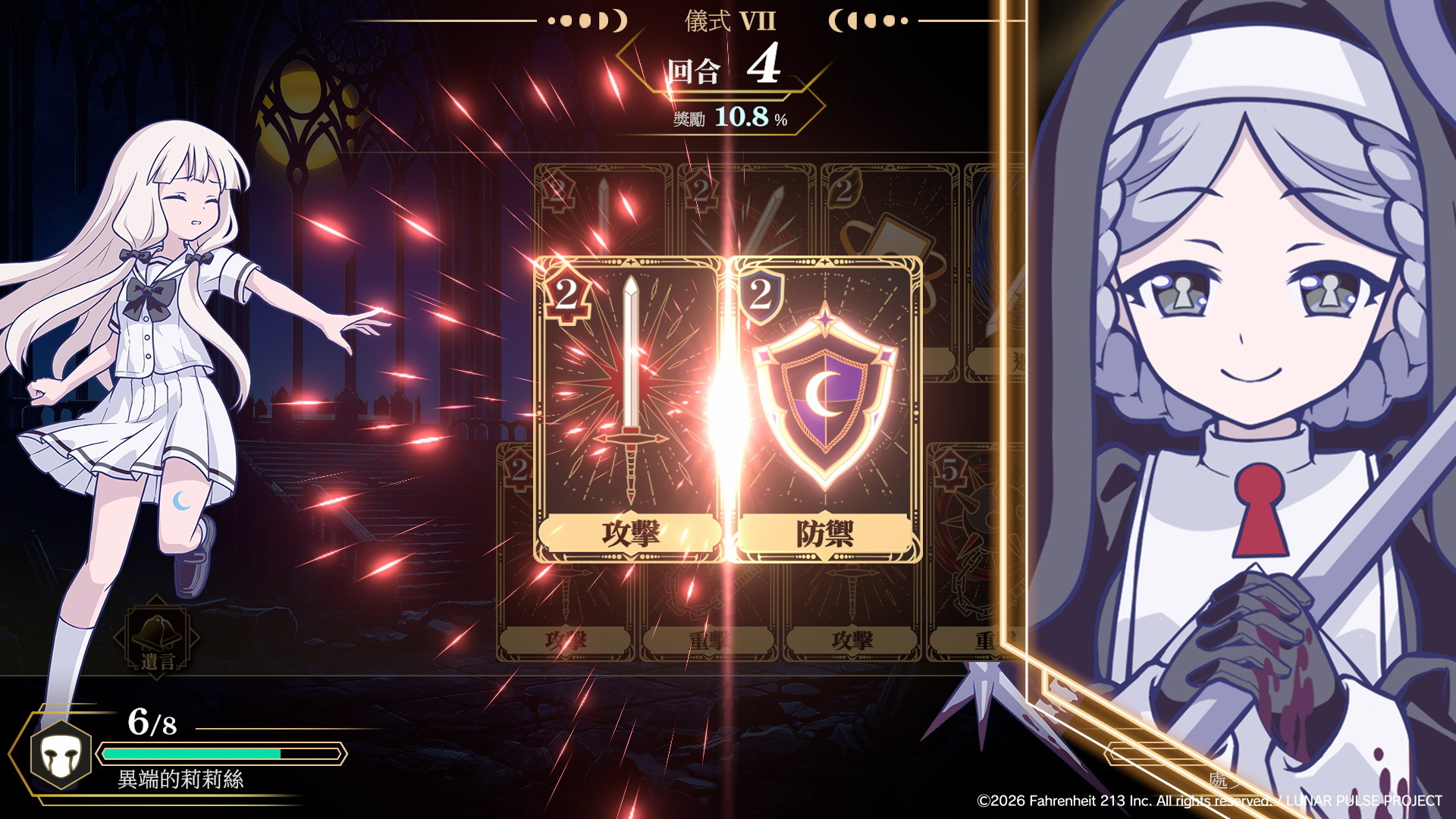Activate the 遺言 bell icon
Screen dimensions: 1456x819
coord(158,638)
